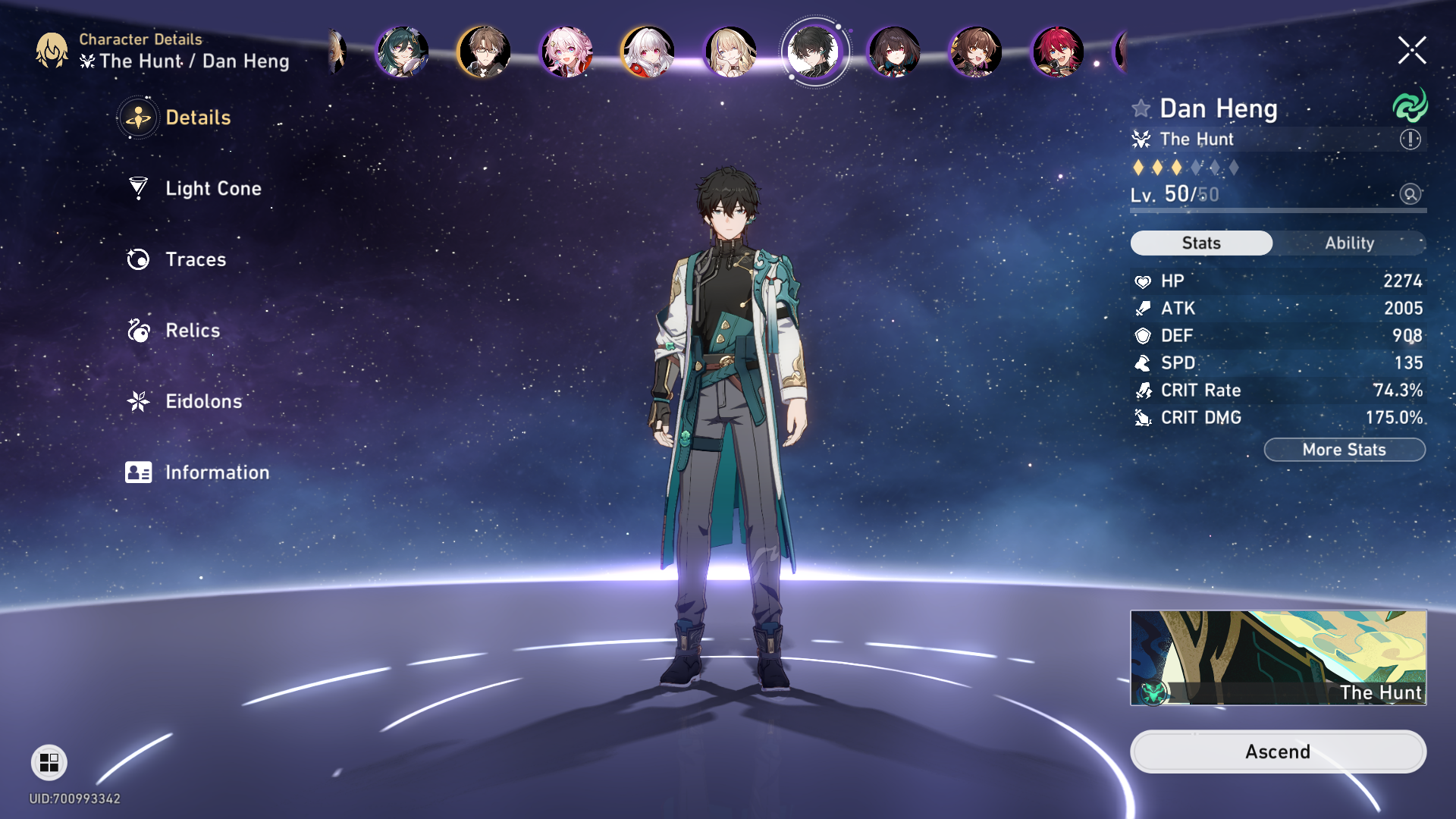Viewport: 1456px width, 819px height.
Task: Open the Relics section
Action: [193, 331]
